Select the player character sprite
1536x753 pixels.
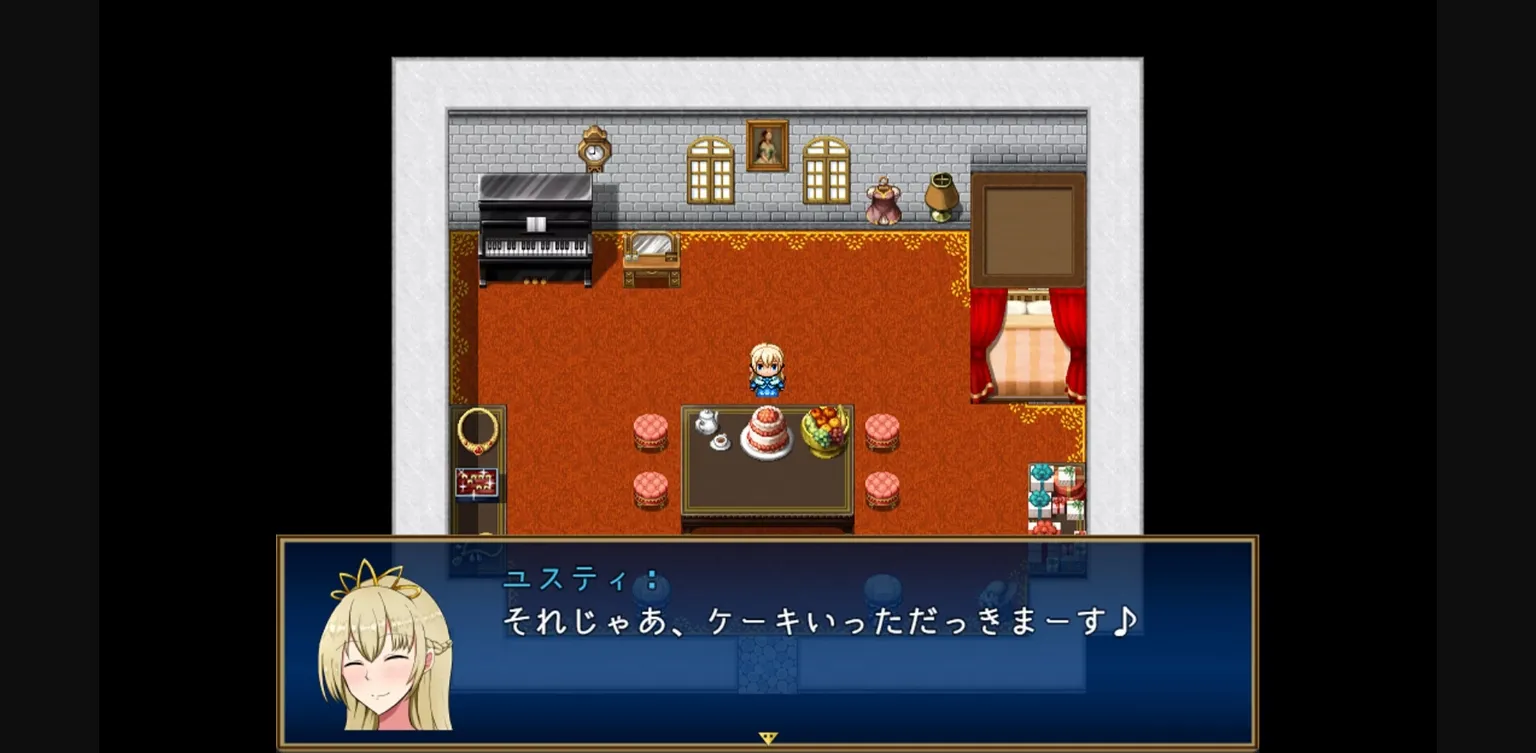(x=767, y=372)
